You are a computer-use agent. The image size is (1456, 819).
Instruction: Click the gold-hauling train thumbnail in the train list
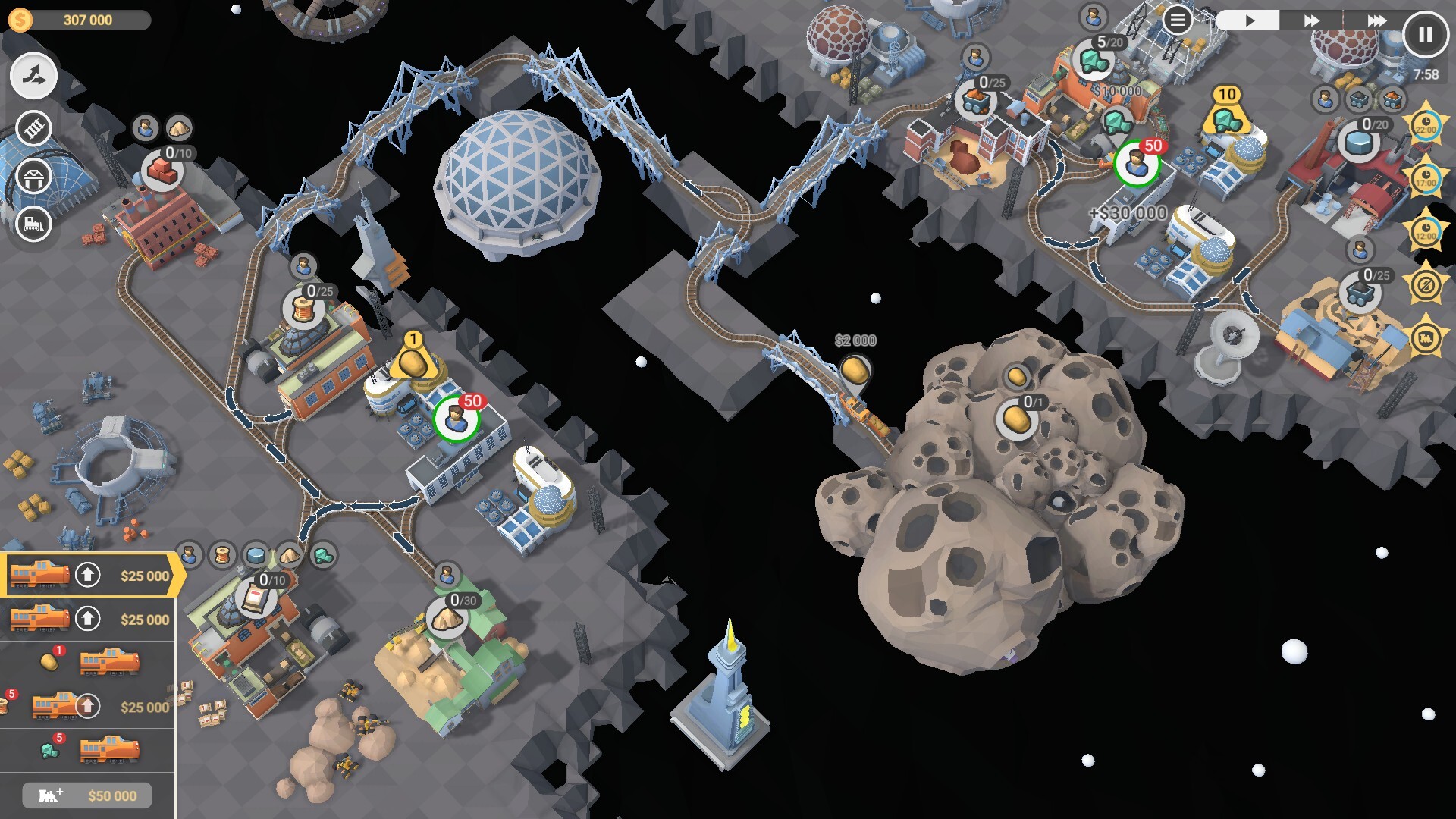[x=108, y=662]
